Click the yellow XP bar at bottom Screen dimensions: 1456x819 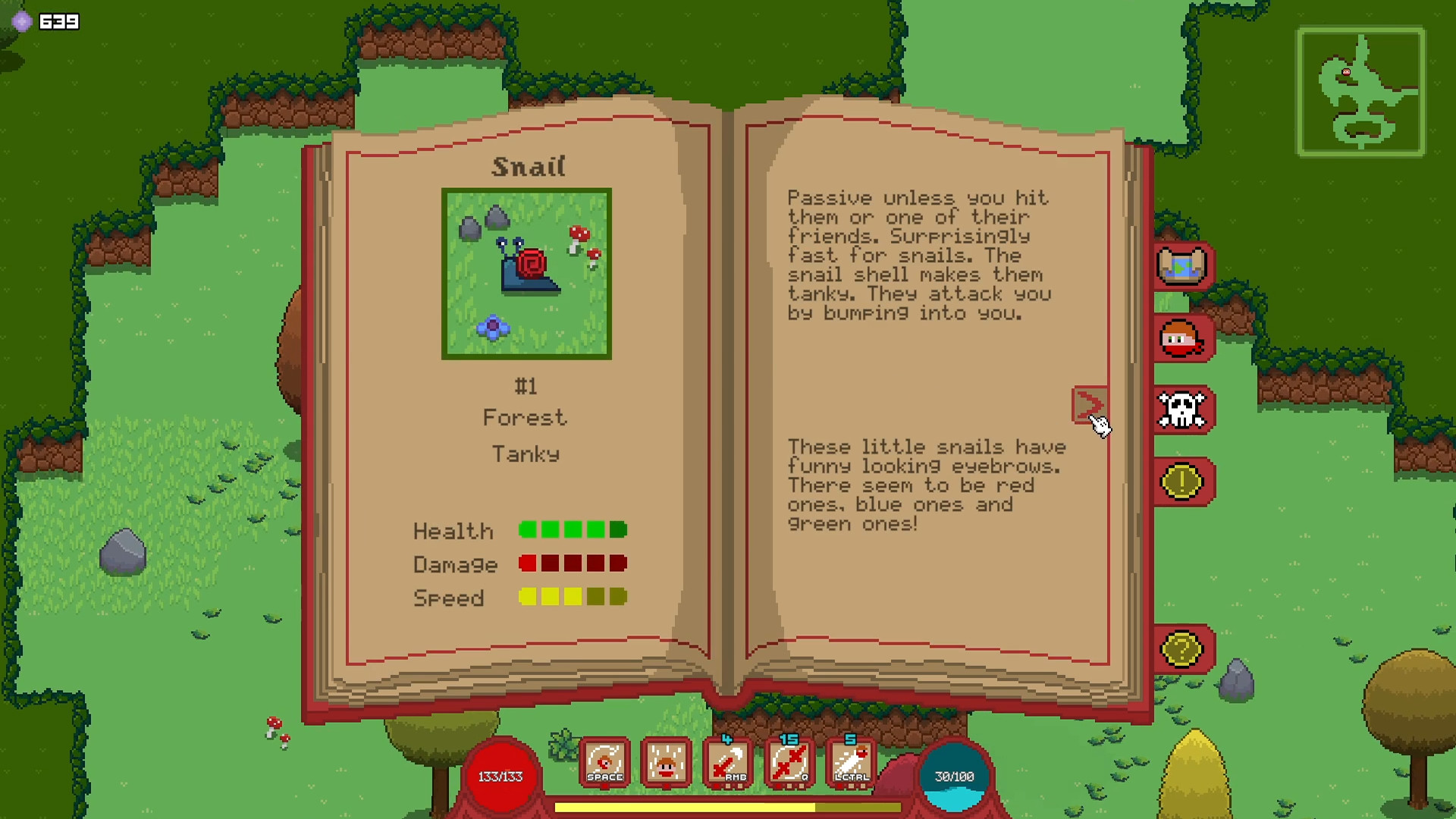pyautogui.click(x=728, y=808)
